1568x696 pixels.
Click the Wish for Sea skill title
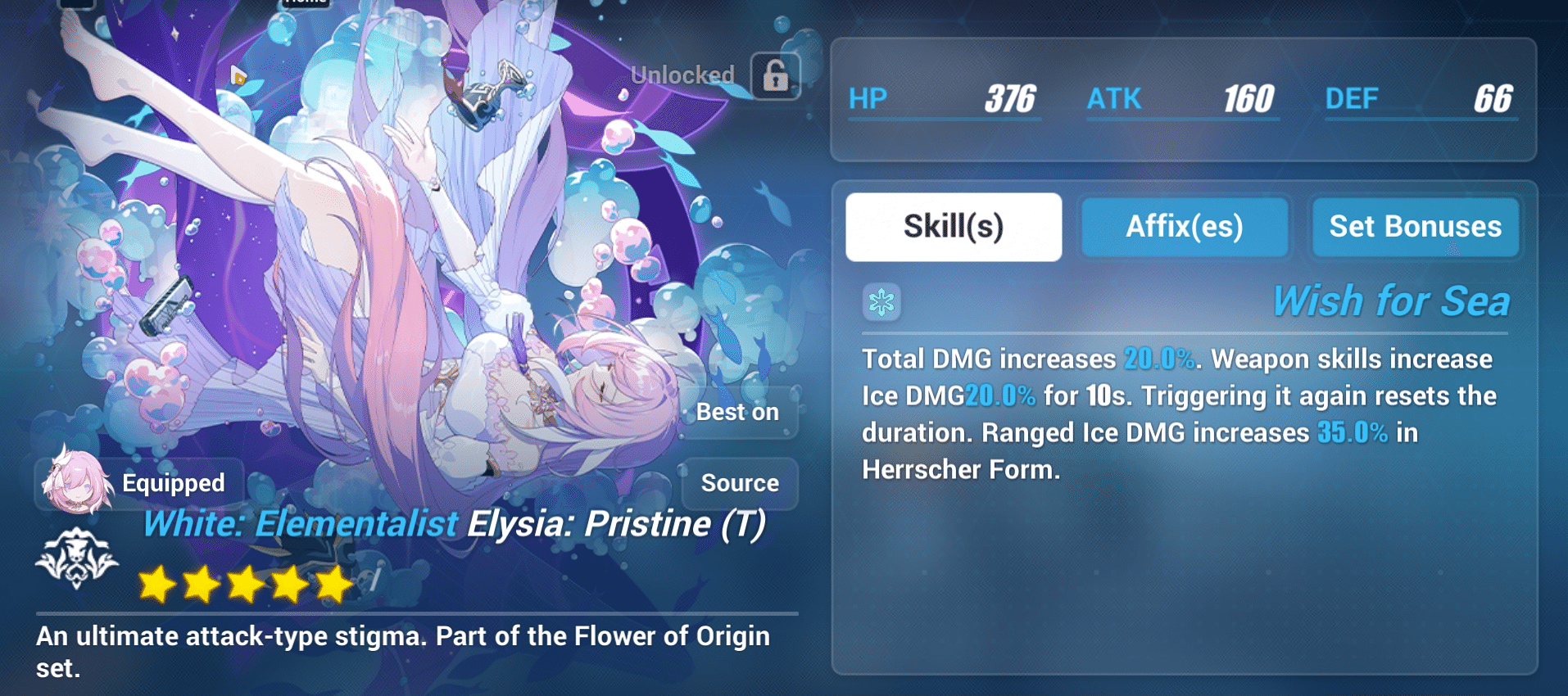[1394, 301]
